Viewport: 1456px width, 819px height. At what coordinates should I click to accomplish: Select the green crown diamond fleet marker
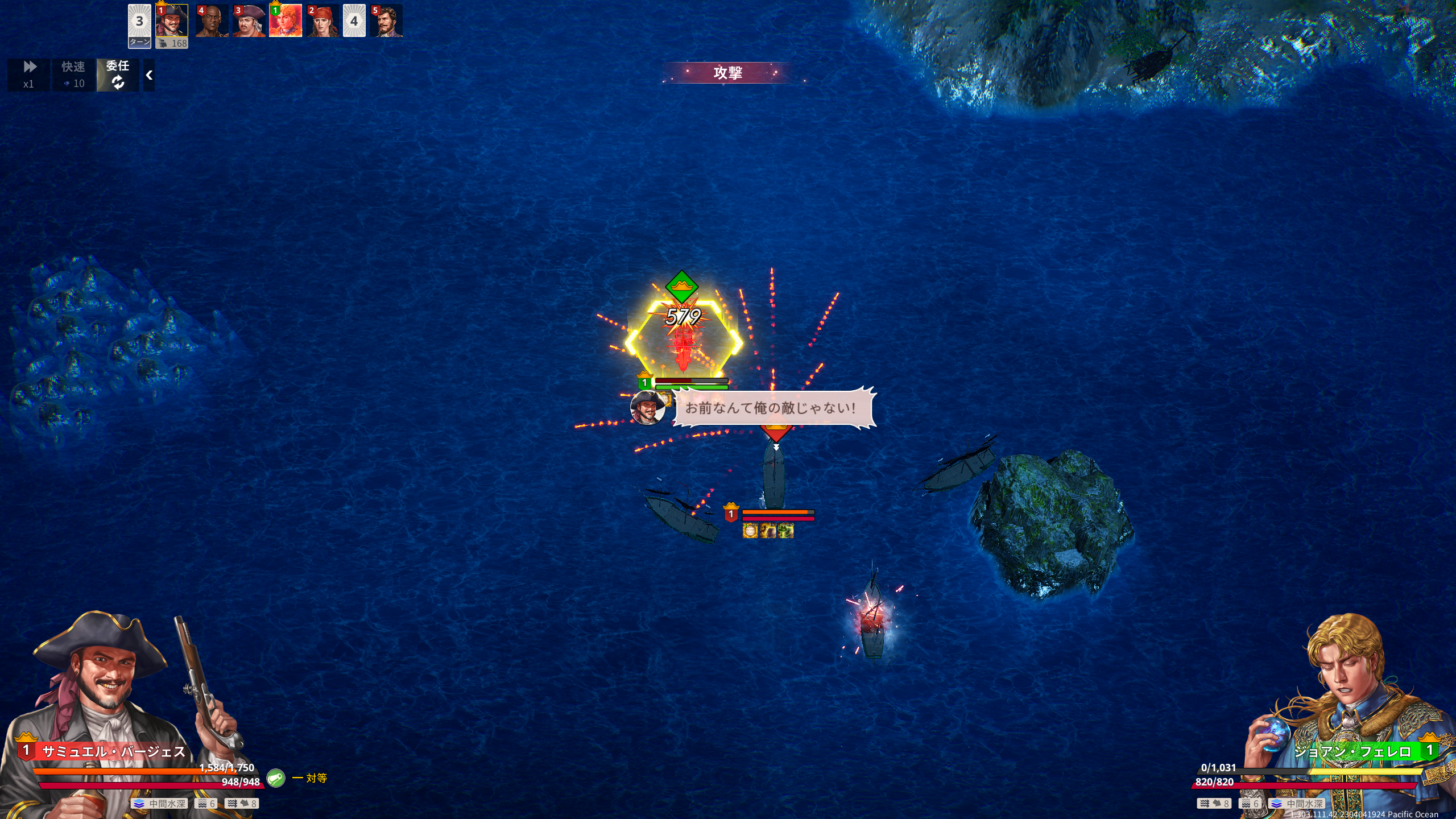[681, 286]
